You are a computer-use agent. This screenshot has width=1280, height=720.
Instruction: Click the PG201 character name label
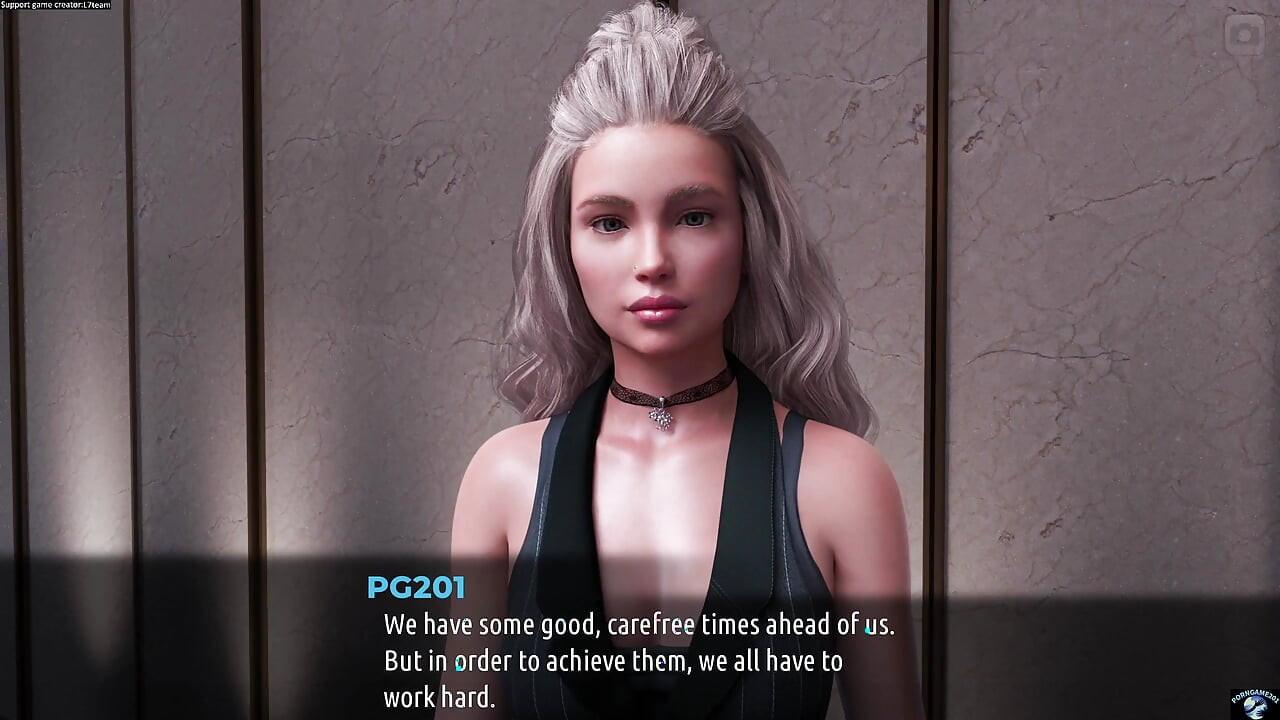pos(416,588)
